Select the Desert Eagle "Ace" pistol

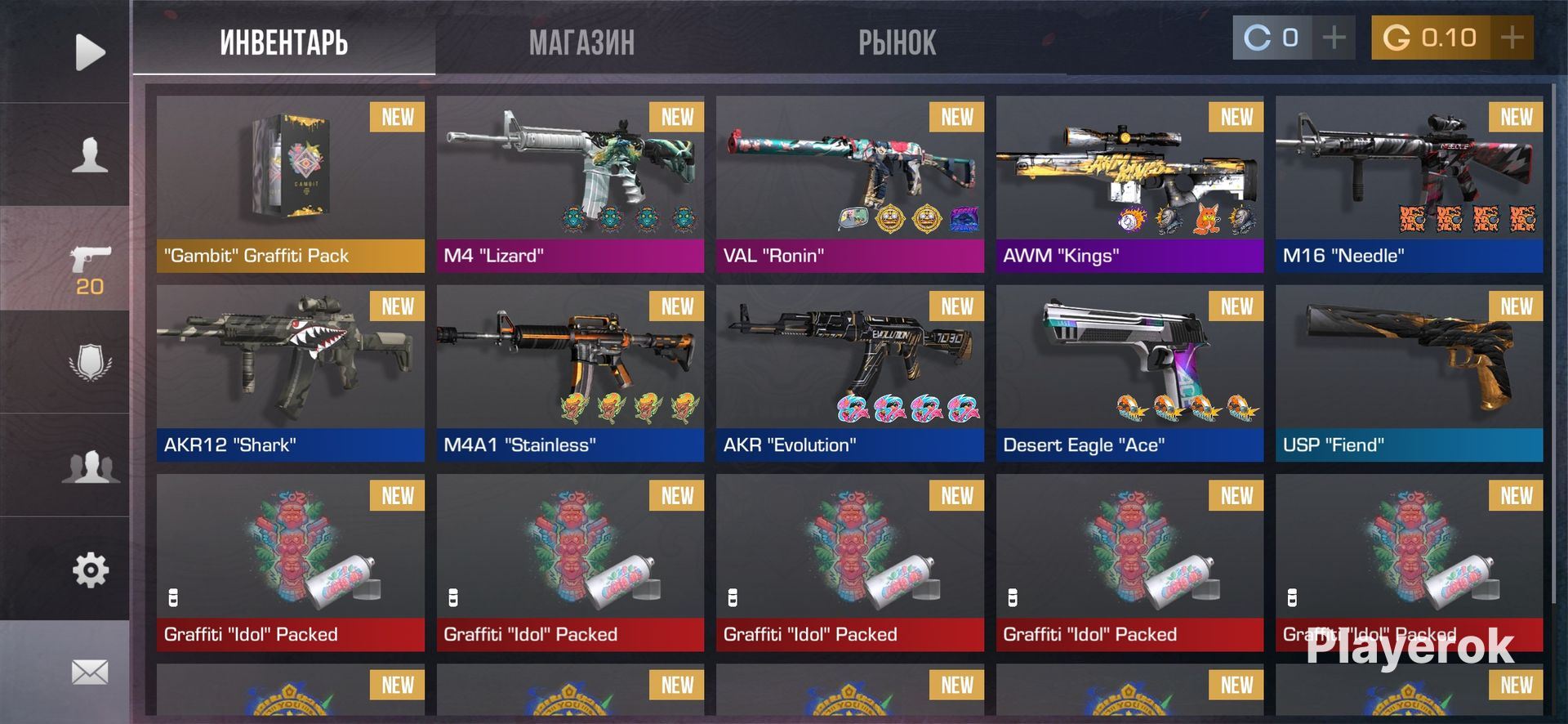(x=1129, y=372)
